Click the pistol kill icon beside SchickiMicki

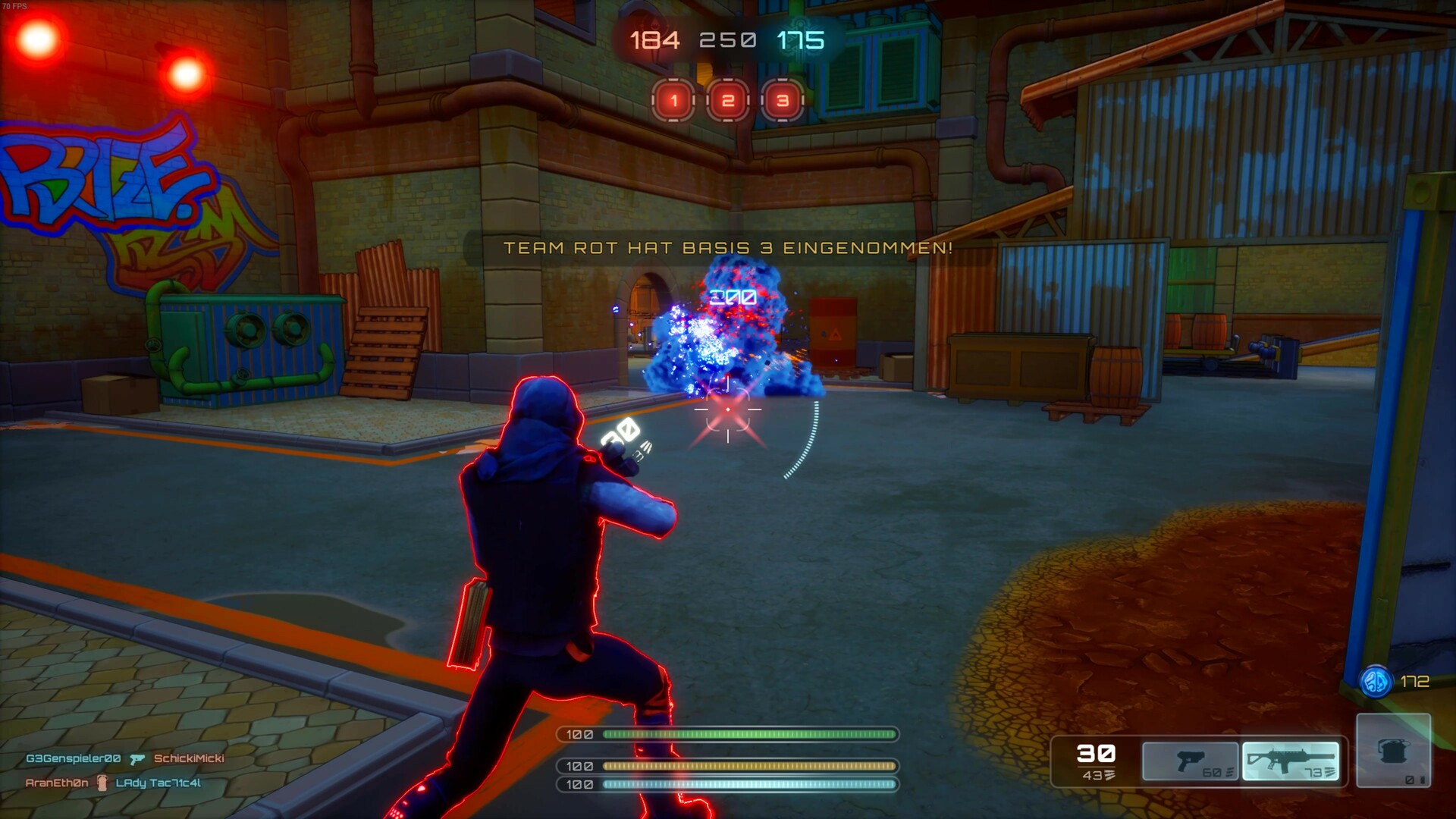(137, 758)
